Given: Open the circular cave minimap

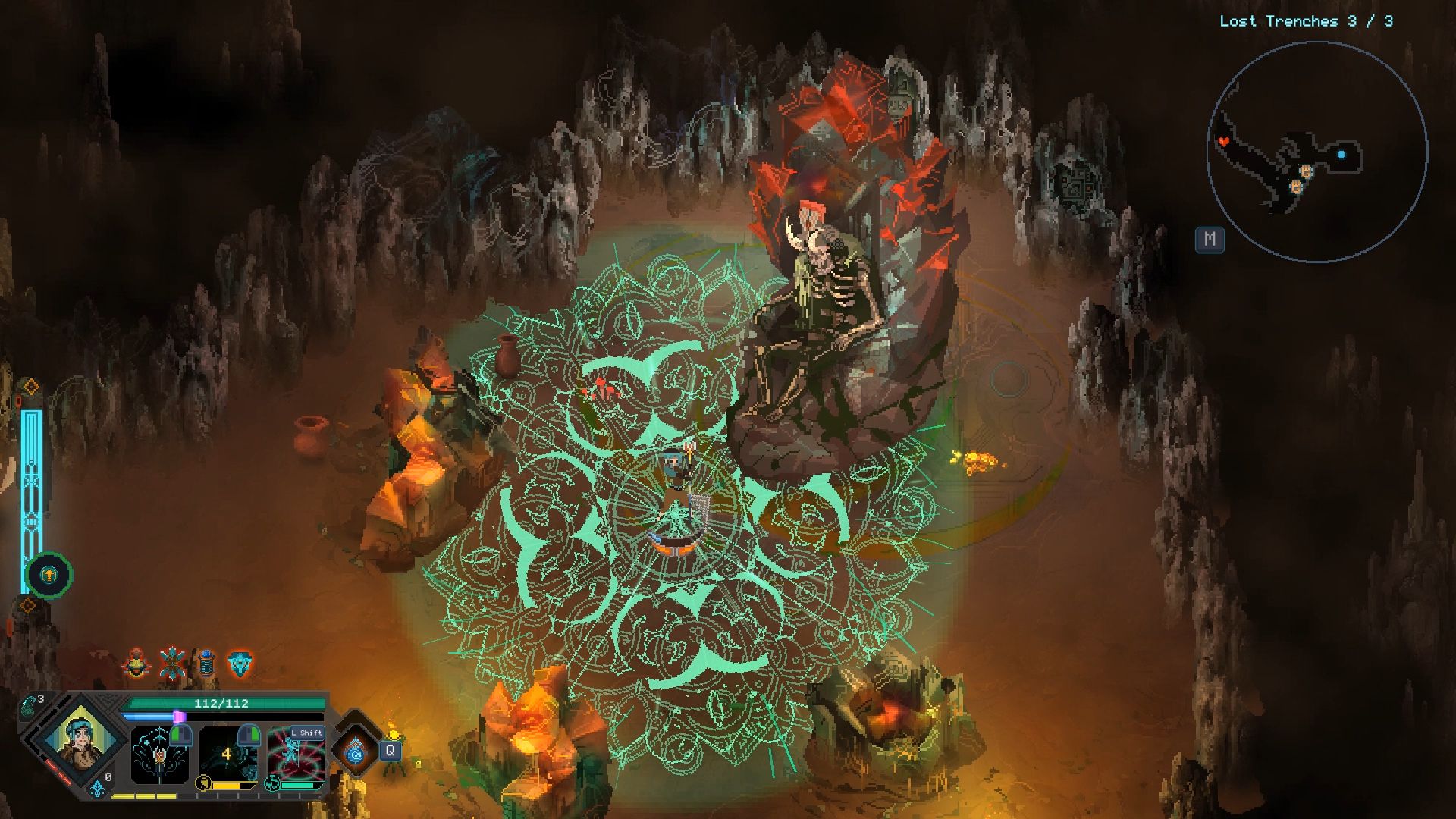Looking at the screenshot, I should (1316, 152).
